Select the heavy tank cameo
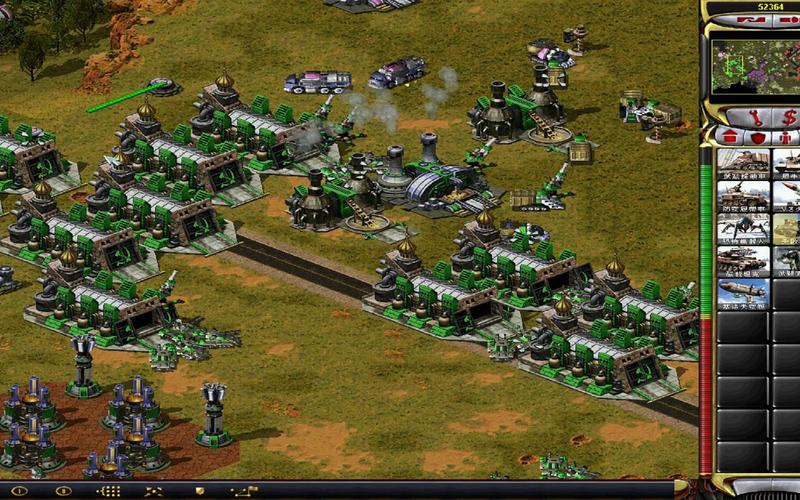Image resolution: width=800 pixels, height=500 pixels. click(742, 260)
